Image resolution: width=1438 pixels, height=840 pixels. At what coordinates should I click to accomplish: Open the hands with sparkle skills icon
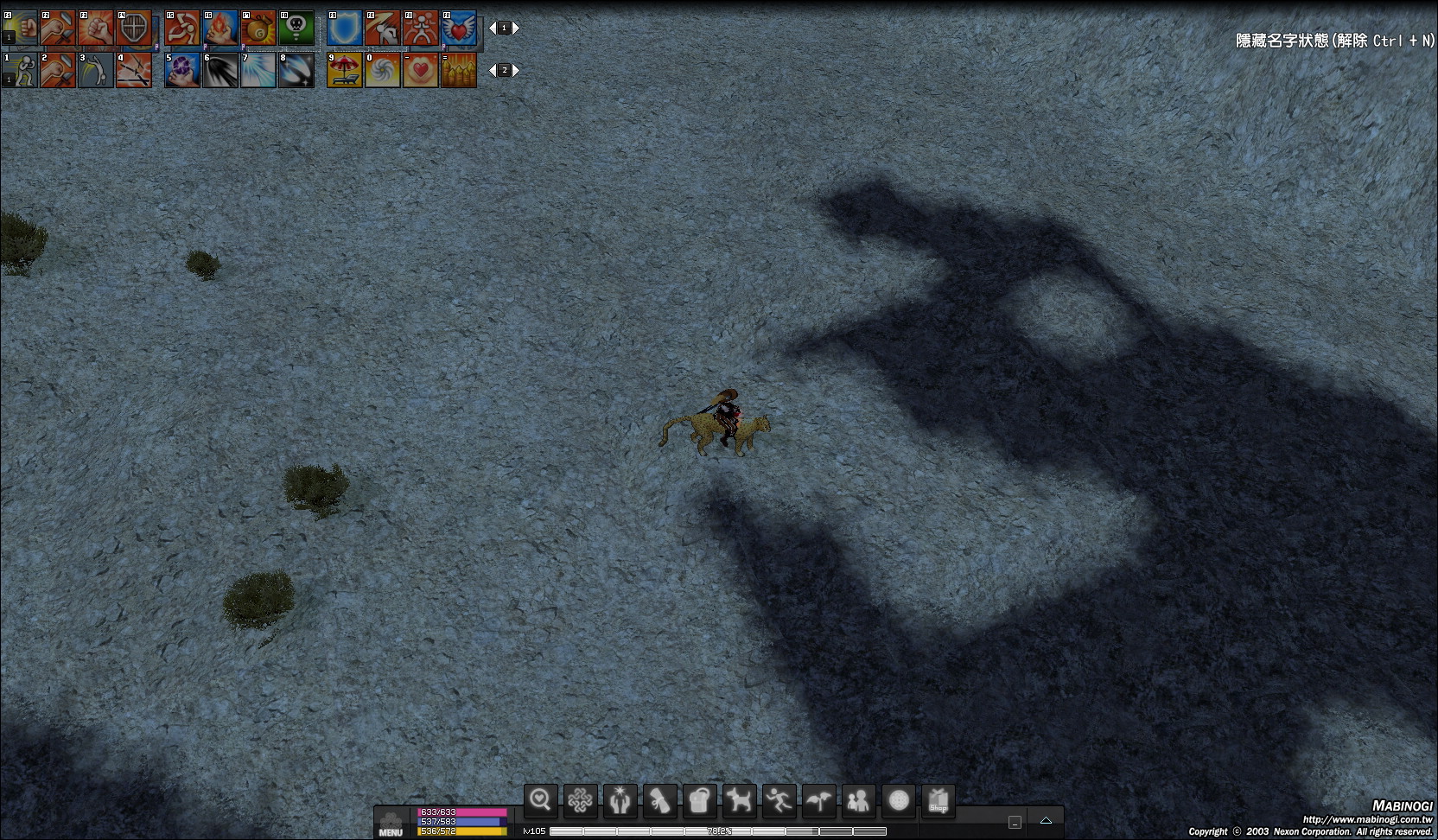(x=620, y=801)
